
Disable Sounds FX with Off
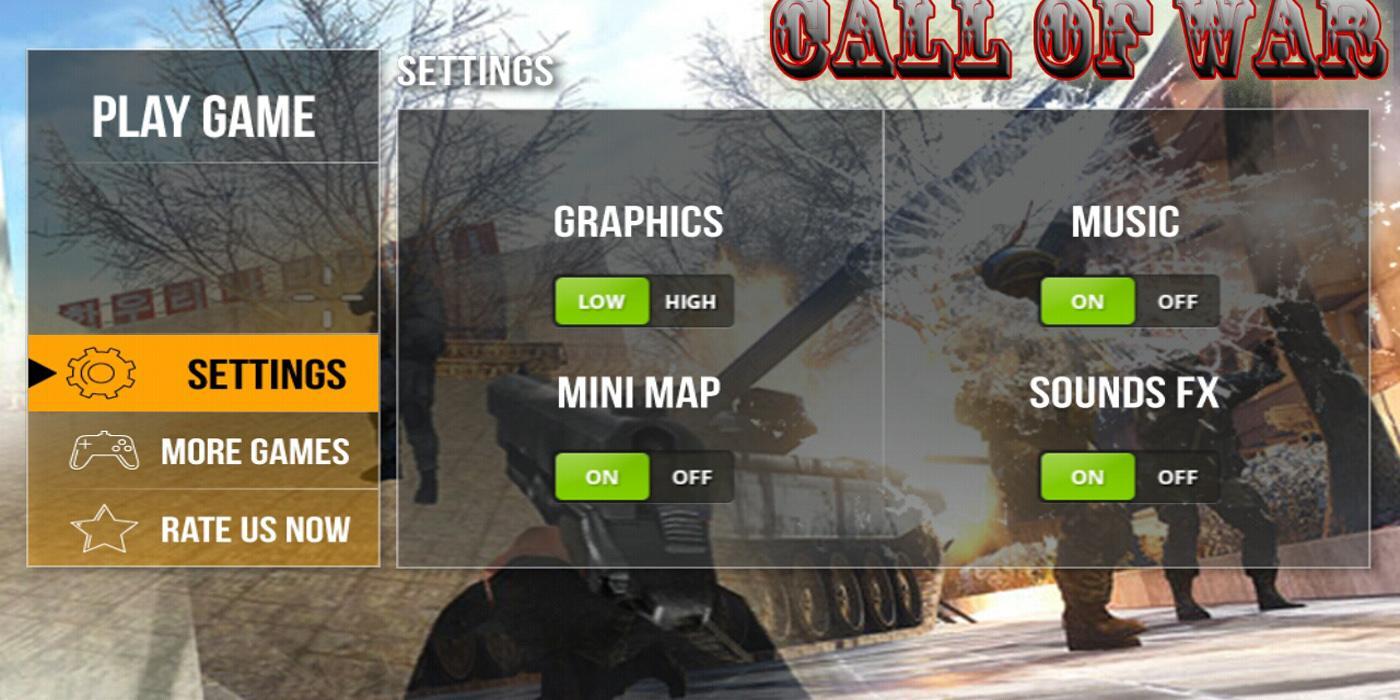(x=1177, y=477)
